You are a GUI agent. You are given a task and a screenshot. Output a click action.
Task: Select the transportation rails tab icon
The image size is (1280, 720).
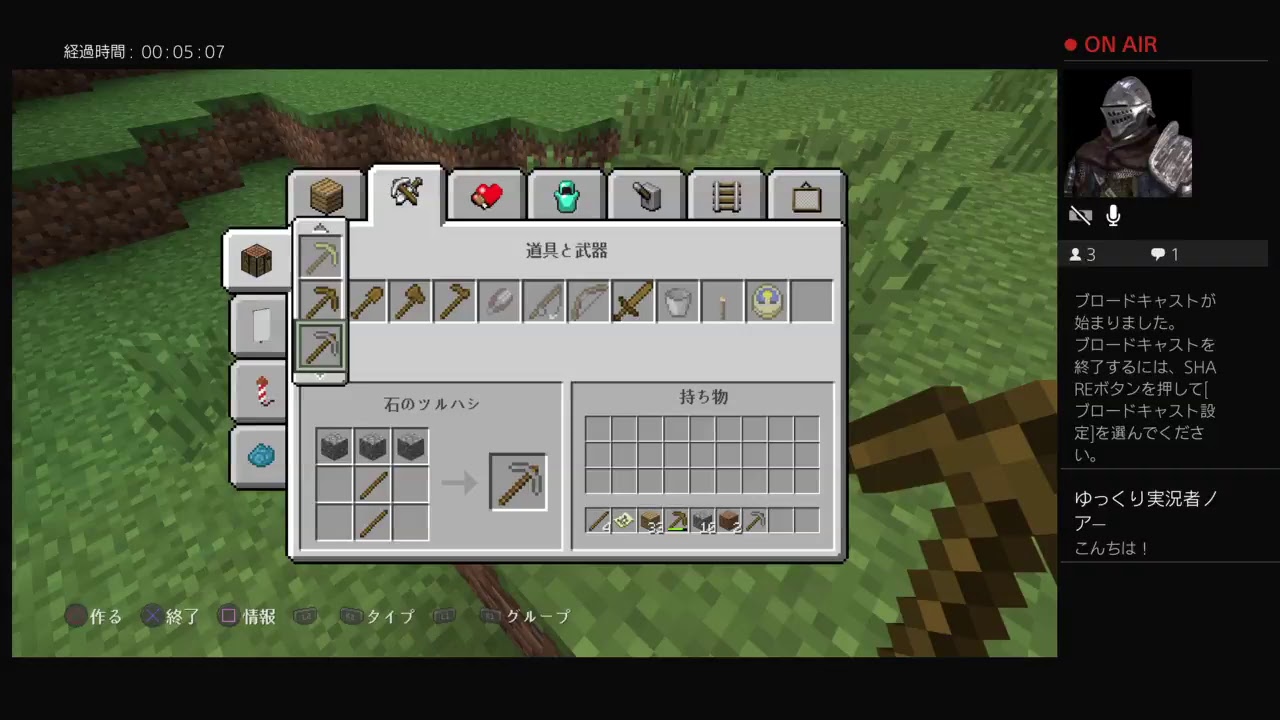(x=726, y=195)
